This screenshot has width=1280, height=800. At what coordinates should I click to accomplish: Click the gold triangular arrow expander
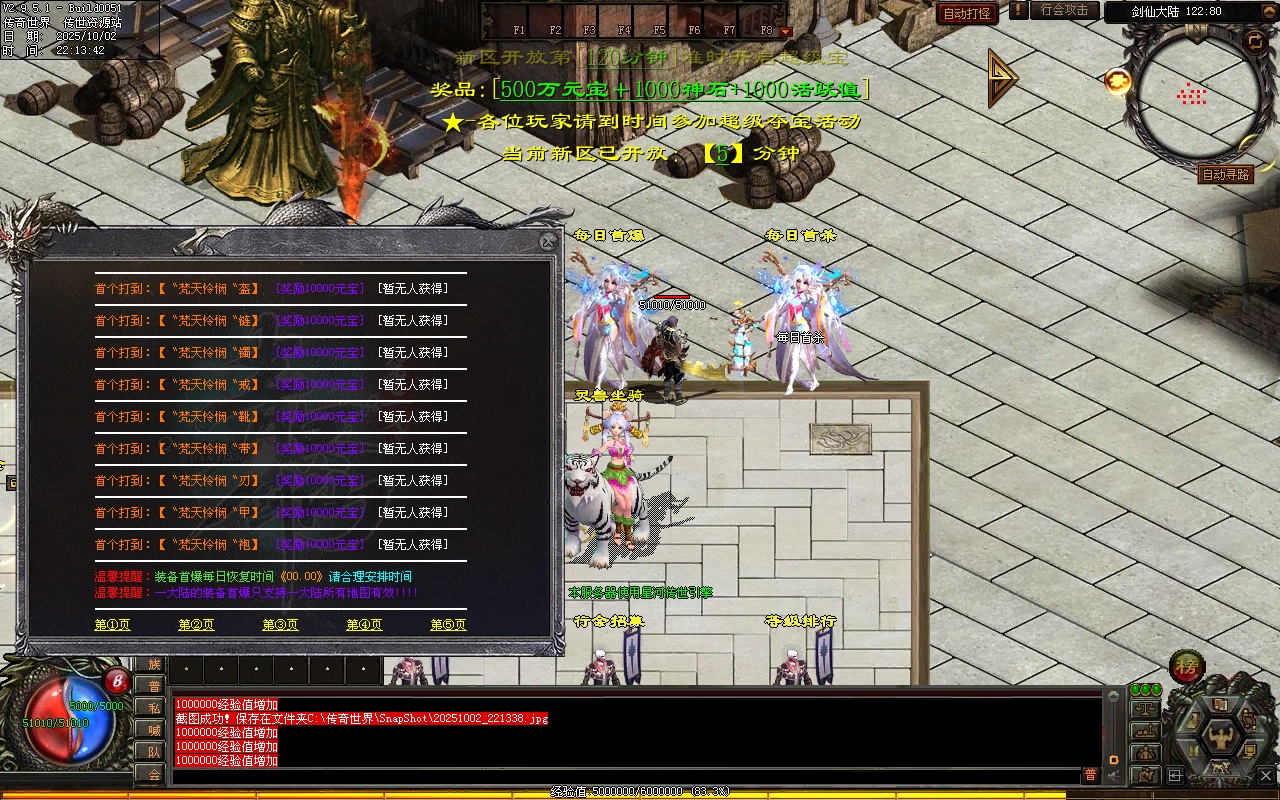click(1001, 77)
